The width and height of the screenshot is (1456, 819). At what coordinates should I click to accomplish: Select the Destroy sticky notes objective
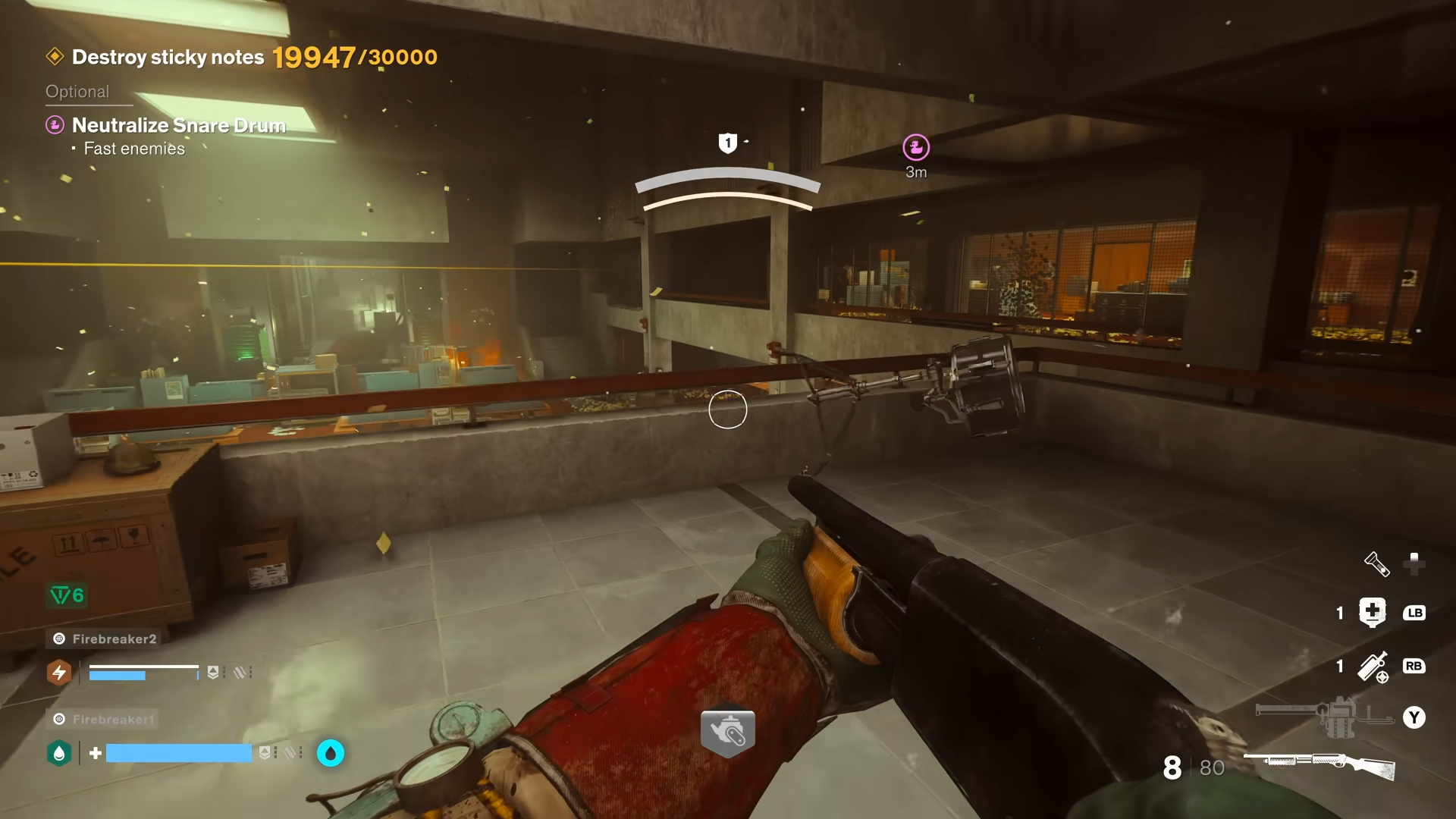[x=168, y=58]
